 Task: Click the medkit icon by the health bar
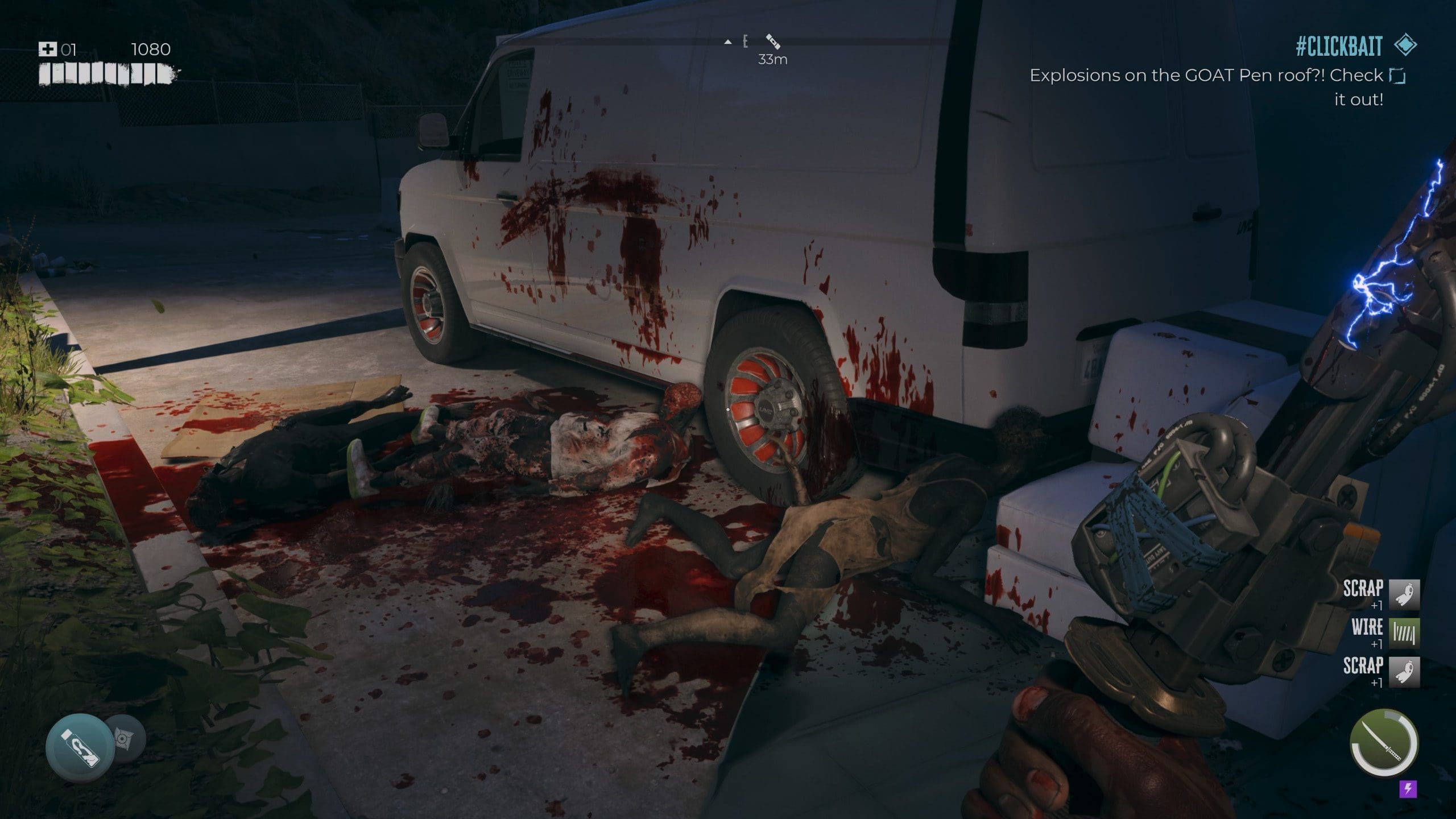coord(47,49)
